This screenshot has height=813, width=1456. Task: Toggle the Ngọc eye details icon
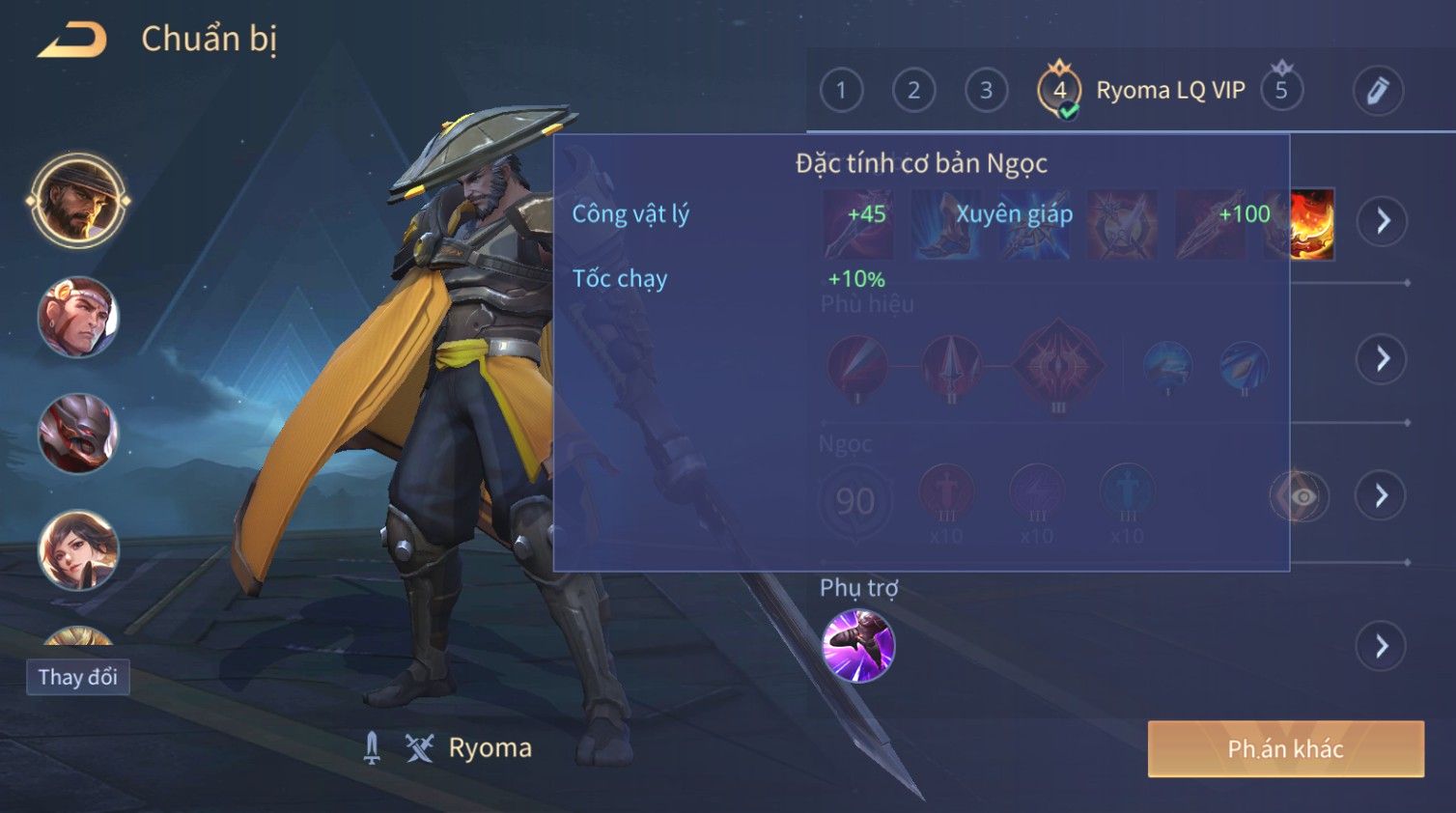pyautogui.click(x=1300, y=496)
